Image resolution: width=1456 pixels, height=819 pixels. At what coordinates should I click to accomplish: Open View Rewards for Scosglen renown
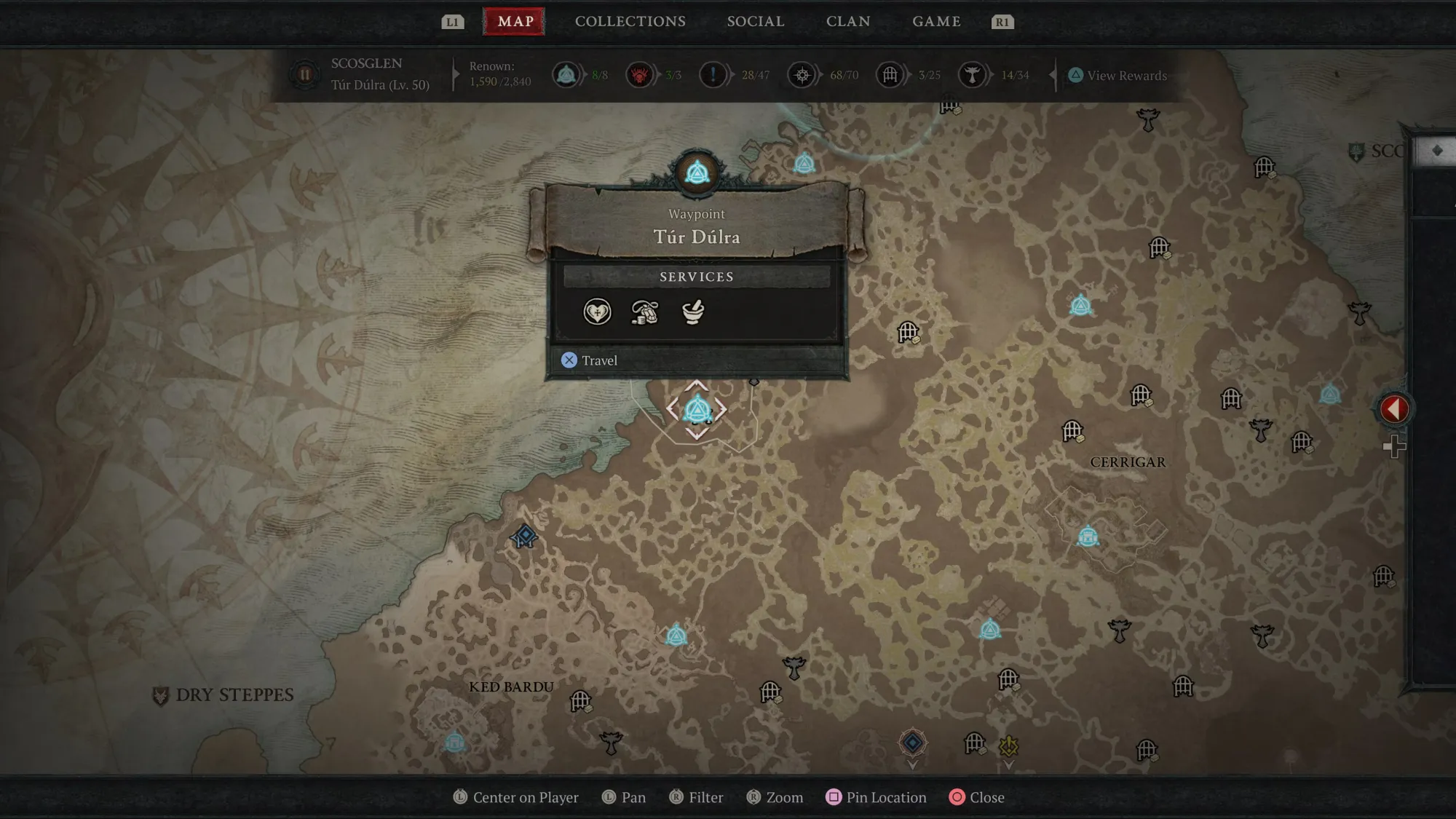click(1118, 76)
